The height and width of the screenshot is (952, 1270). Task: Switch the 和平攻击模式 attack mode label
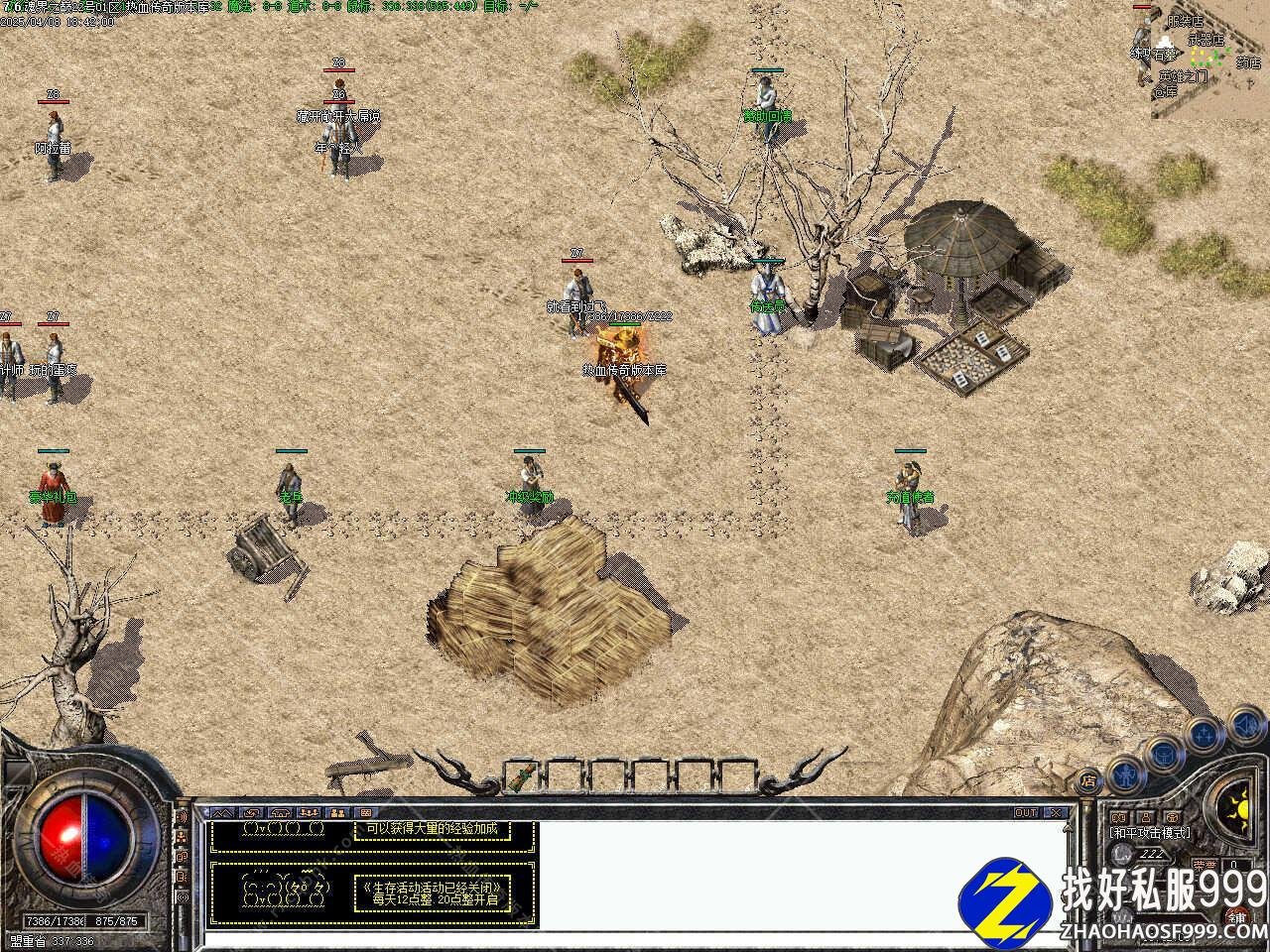(x=1151, y=833)
